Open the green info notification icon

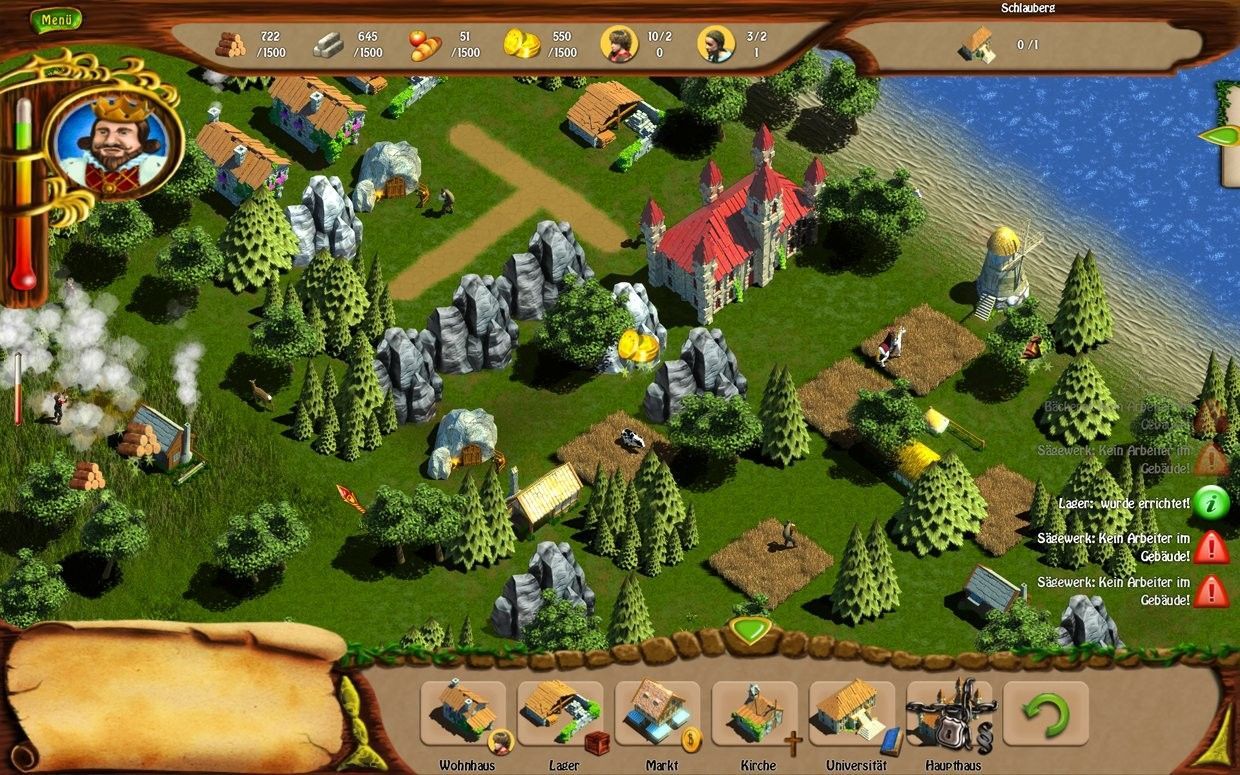point(1211,503)
